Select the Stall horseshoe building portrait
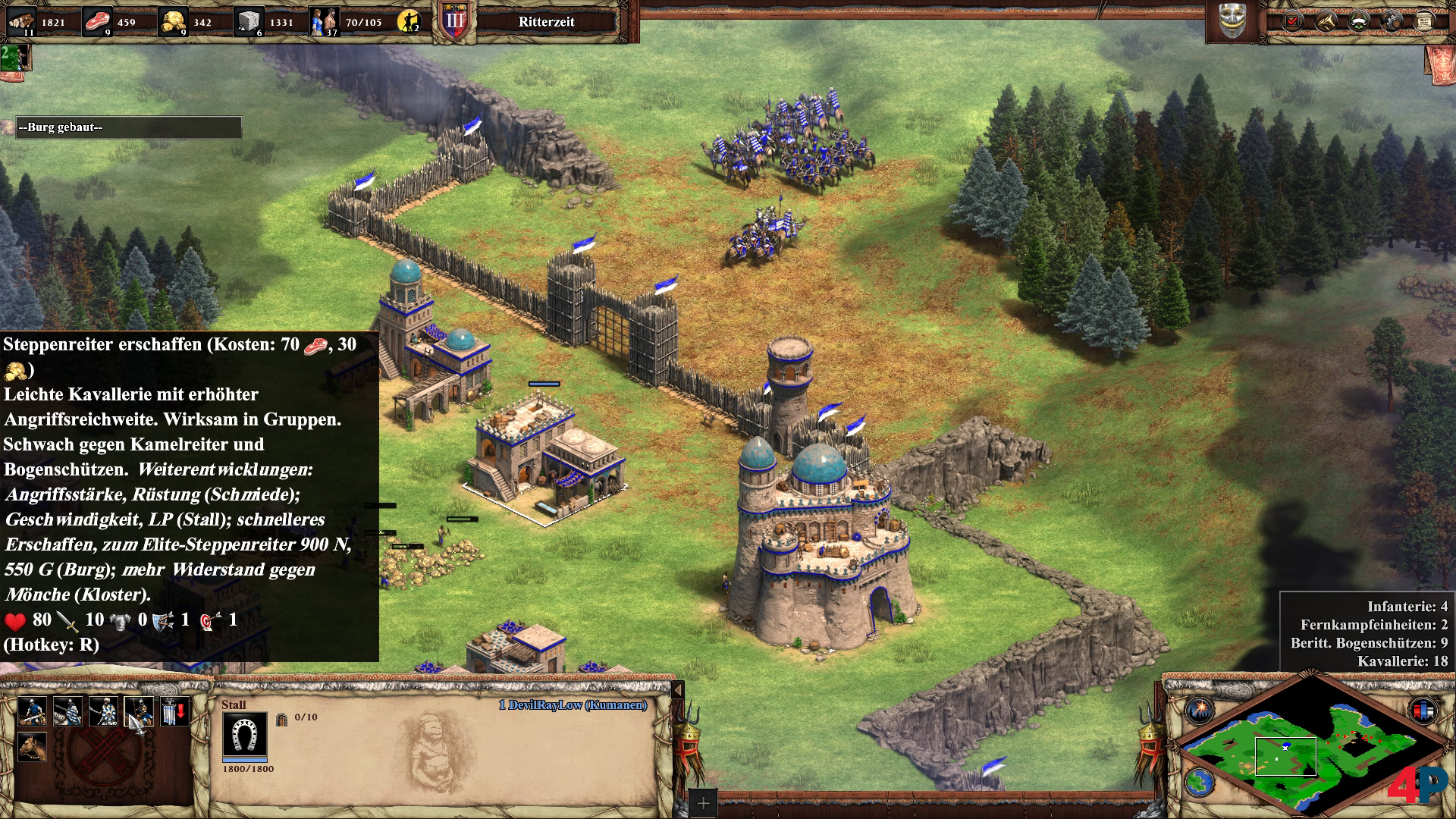Viewport: 1456px width, 819px height. pyautogui.click(x=244, y=735)
